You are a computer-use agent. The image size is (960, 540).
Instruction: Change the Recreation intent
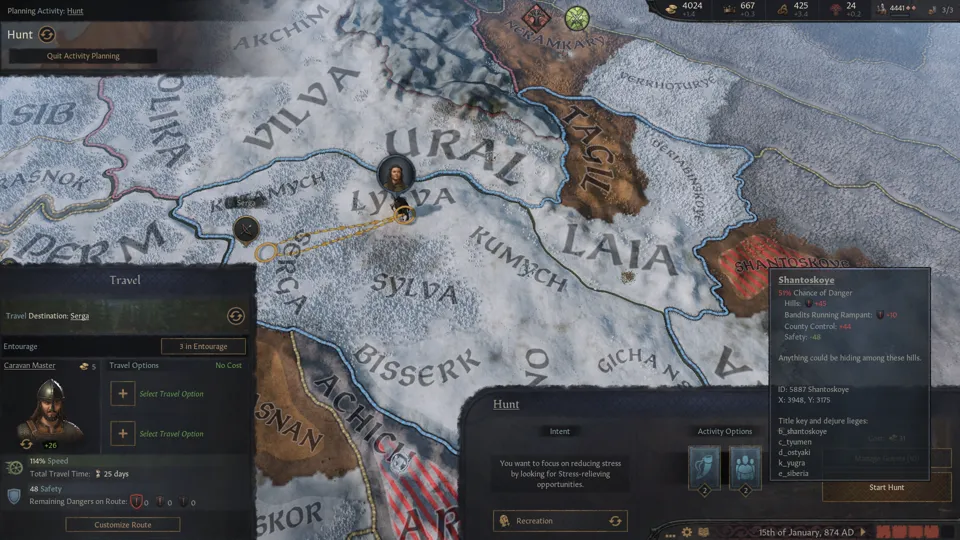615,520
